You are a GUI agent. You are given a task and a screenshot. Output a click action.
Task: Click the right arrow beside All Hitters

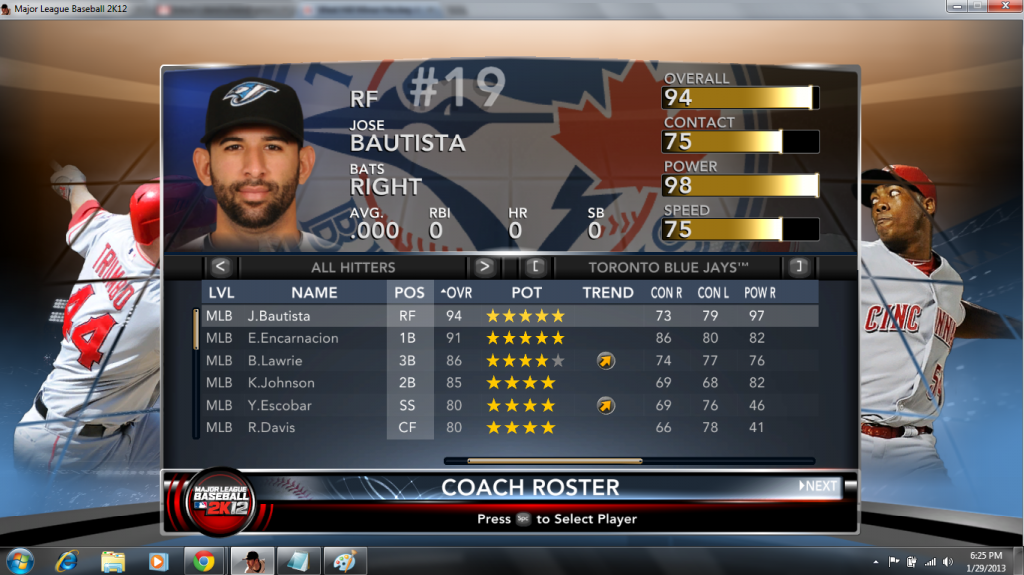(484, 267)
